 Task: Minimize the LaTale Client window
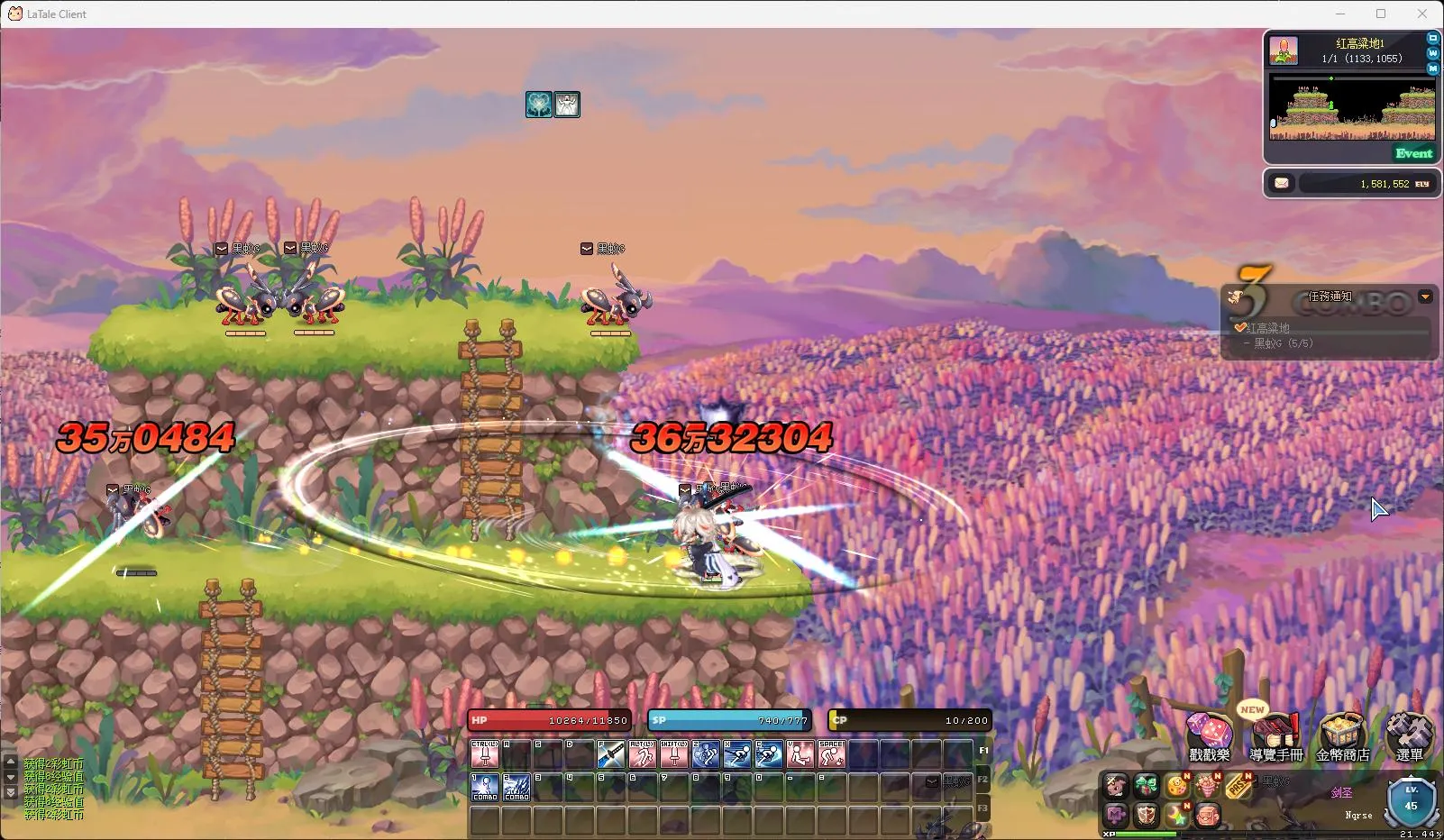1339,14
